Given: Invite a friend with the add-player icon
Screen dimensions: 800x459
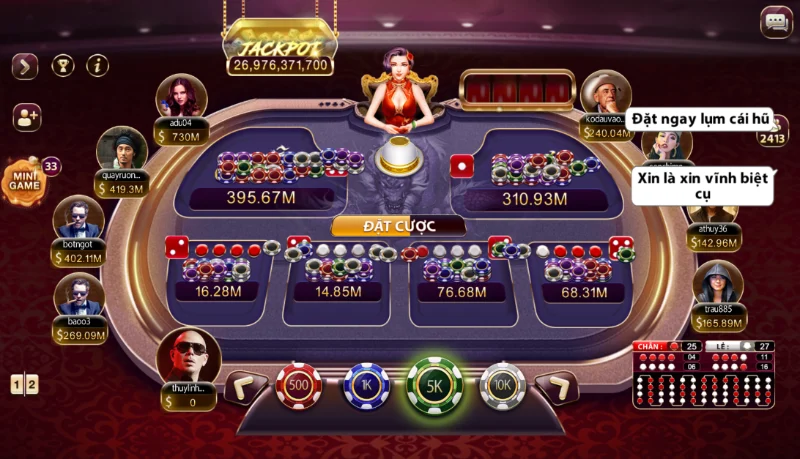Looking at the screenshot, I should [x=26, y=117].
